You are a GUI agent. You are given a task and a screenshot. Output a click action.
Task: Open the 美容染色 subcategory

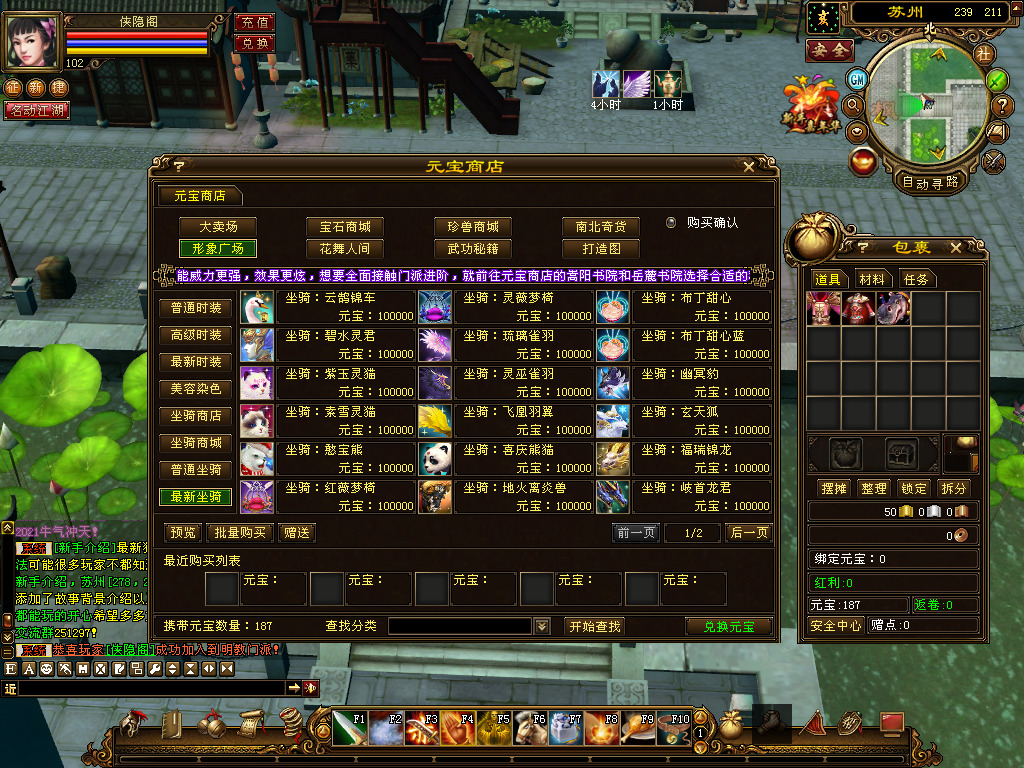[195, 389]
